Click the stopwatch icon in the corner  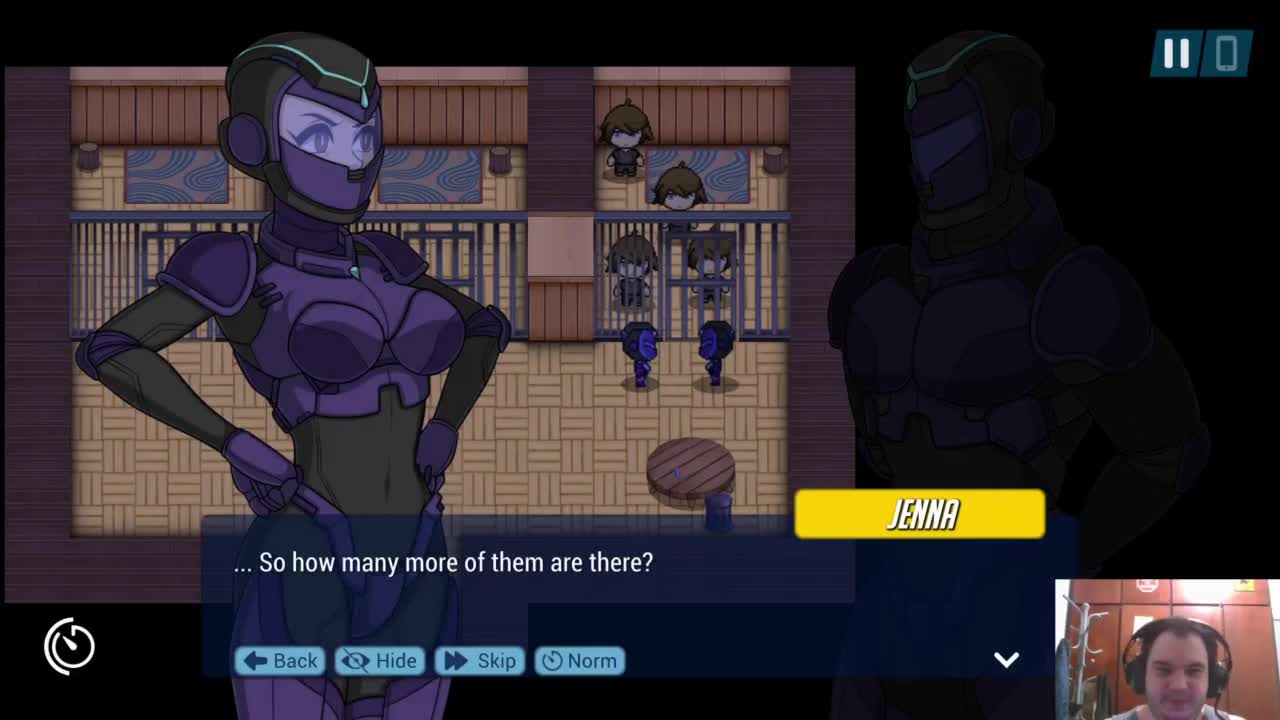pos(70,646)
